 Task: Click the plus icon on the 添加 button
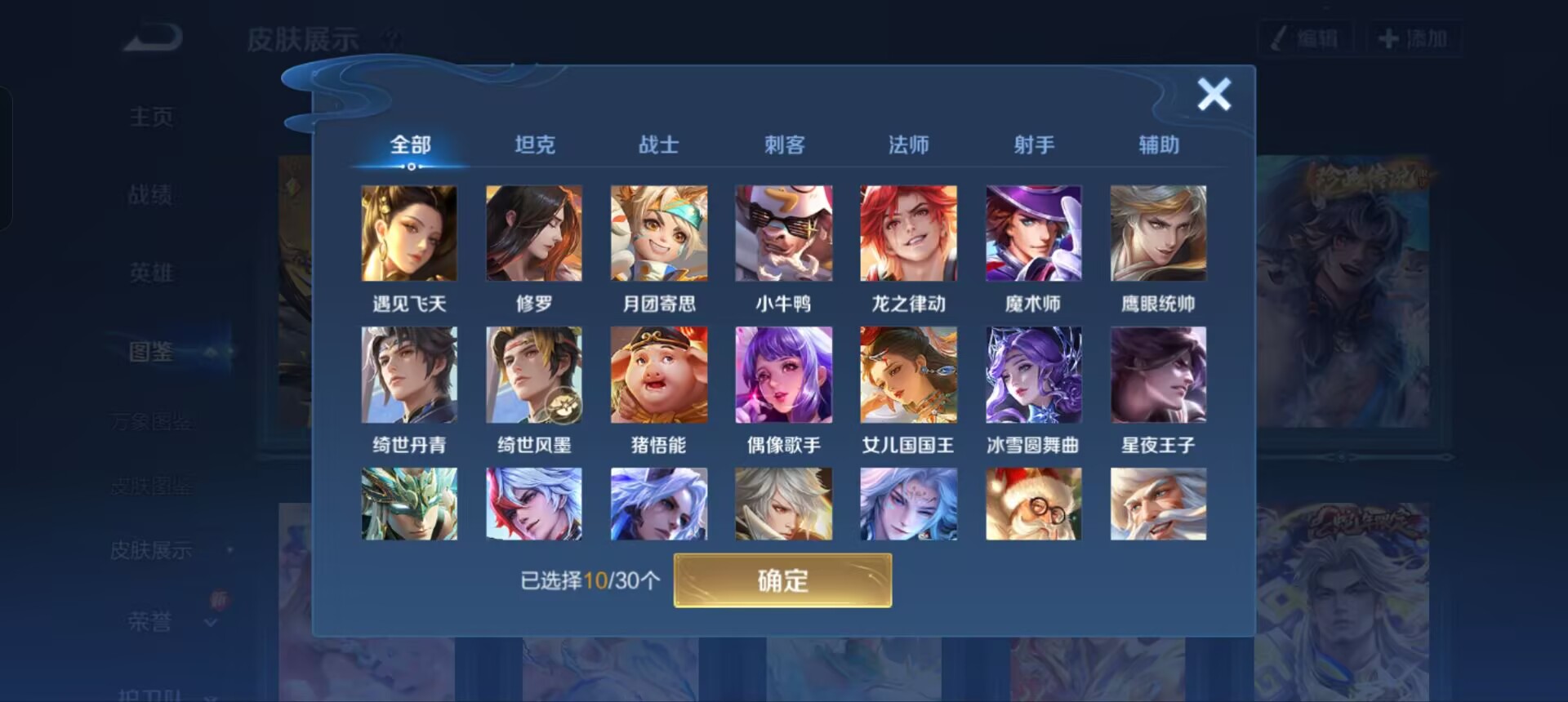click(1388, 36)
